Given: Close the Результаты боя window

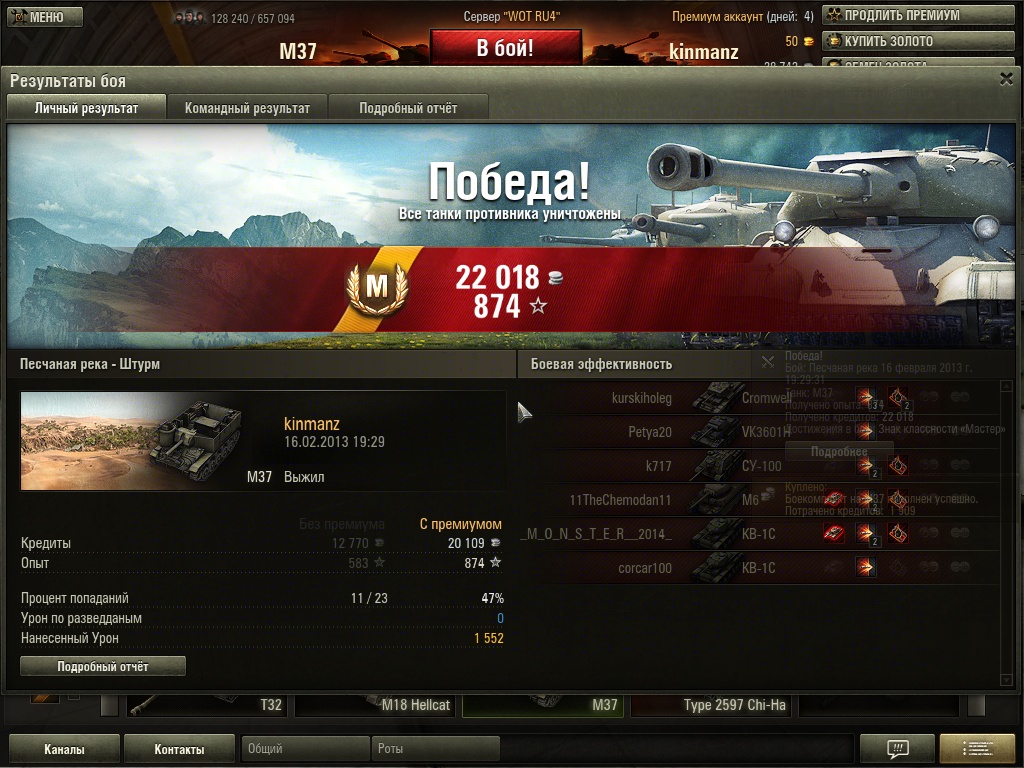Looking at the screenshot, I should point(1006,79).
